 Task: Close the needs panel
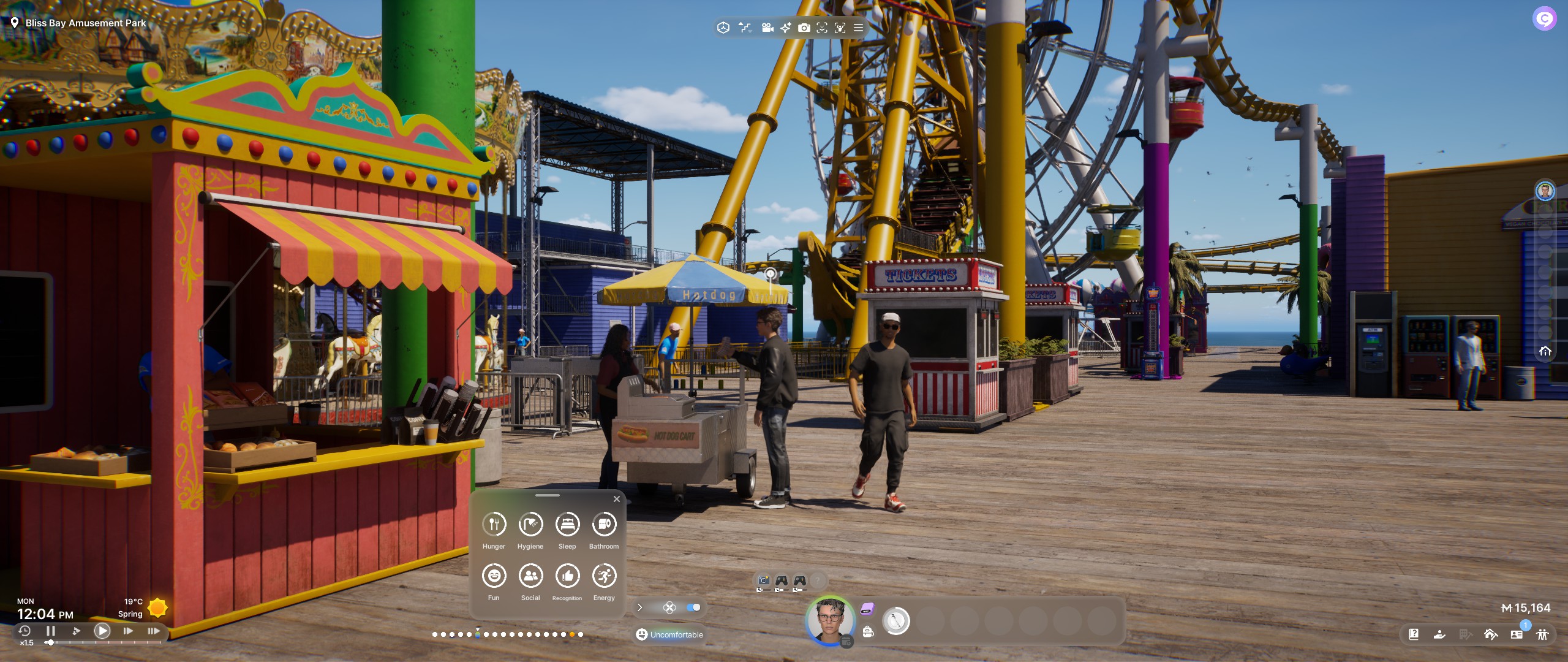(x=617, y=499)
